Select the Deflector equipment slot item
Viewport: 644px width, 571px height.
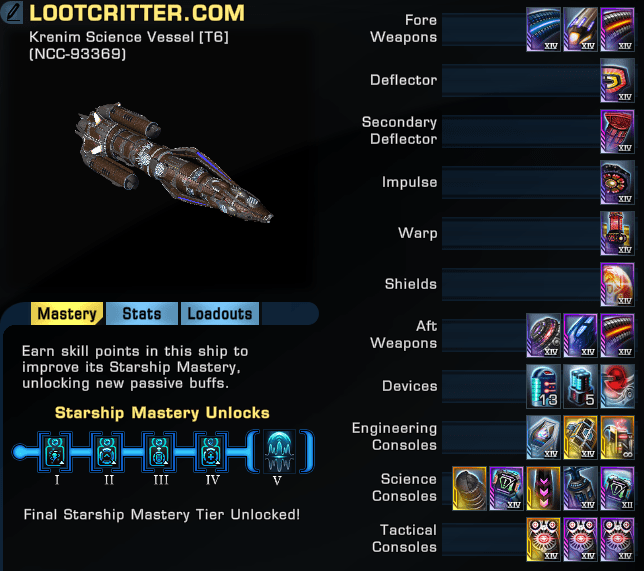616,80
